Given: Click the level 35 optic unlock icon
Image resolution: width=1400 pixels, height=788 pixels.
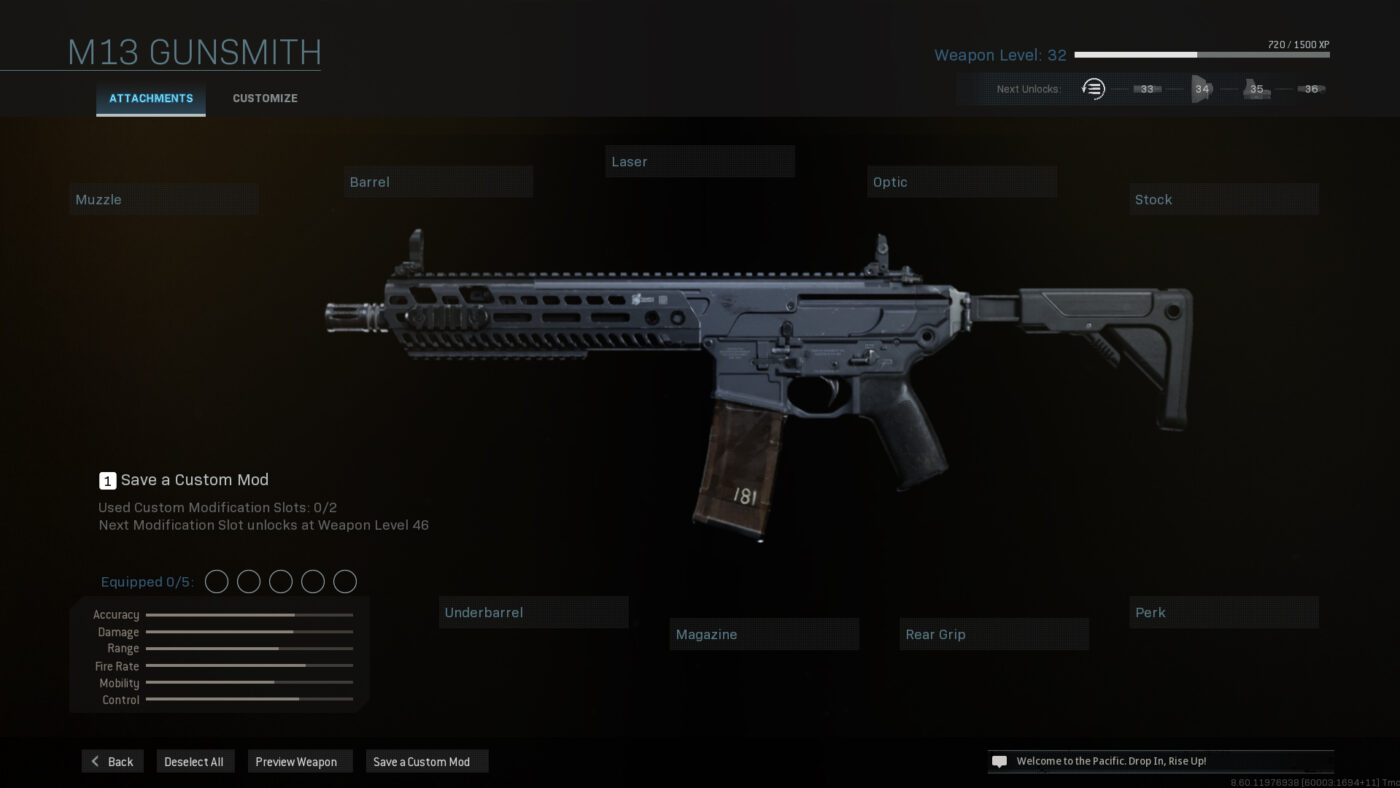Looking at the screenshot, I should click(1256, 88).
